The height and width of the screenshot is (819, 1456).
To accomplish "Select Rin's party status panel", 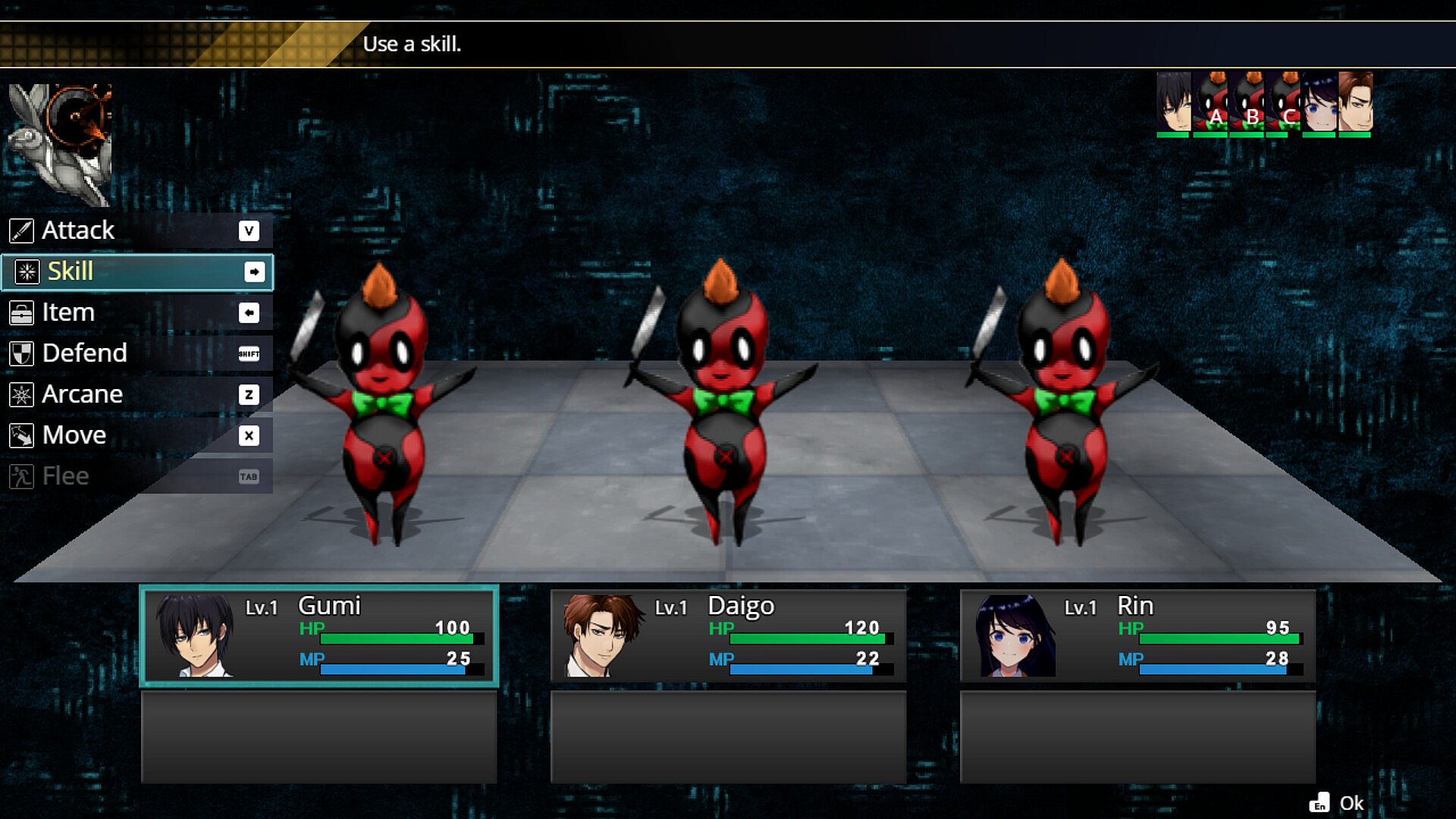I will (x=1137, y=635).
